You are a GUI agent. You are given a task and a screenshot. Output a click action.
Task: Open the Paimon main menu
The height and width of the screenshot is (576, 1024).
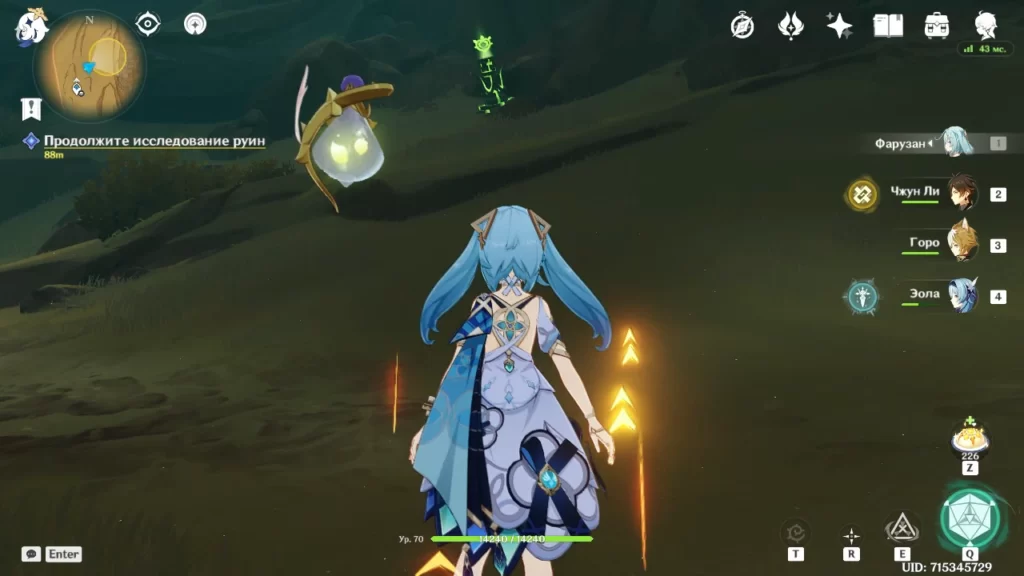click(30, 26)
